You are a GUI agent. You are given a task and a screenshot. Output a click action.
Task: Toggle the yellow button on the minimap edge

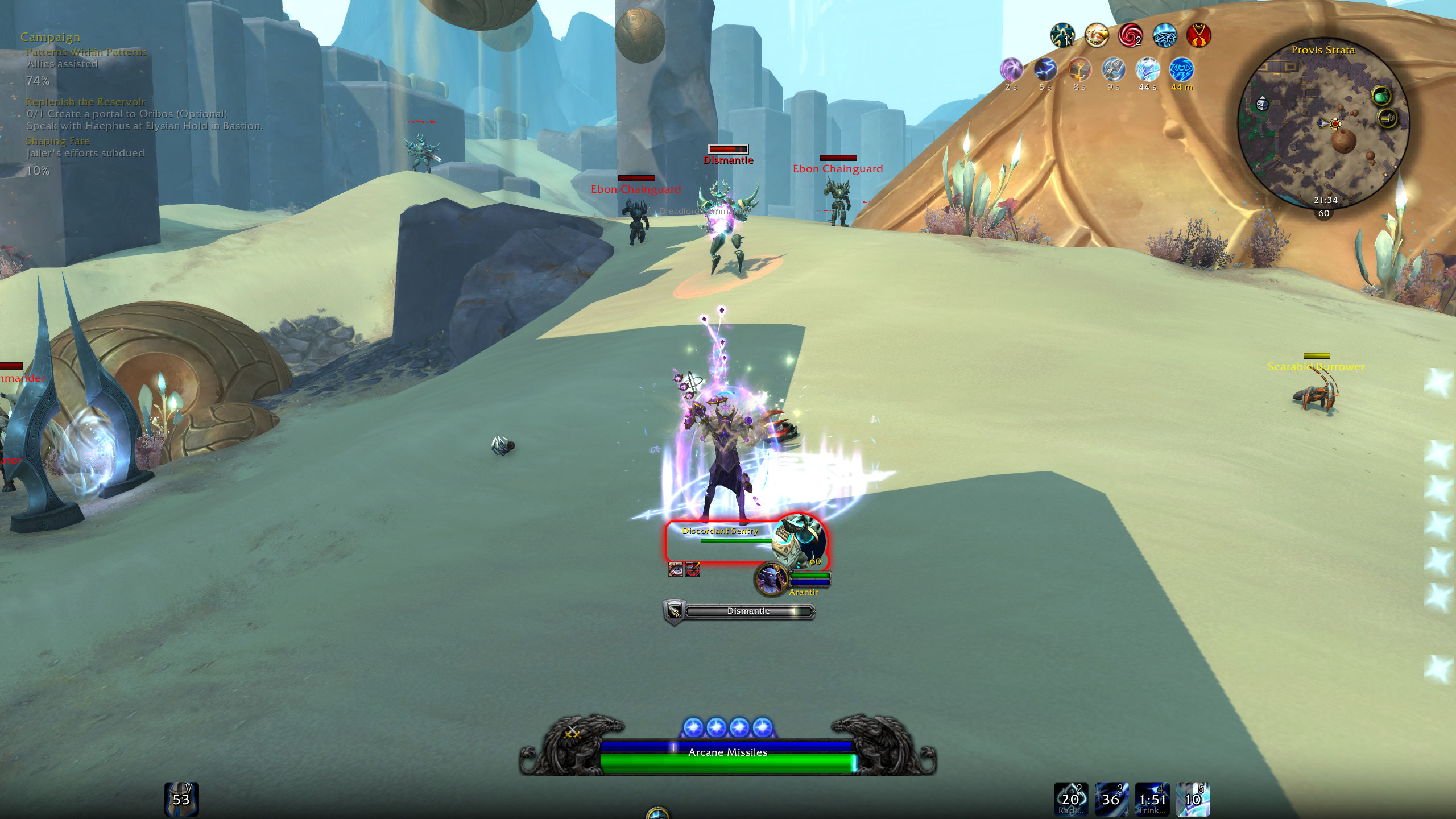click(x=1386, y=119)
